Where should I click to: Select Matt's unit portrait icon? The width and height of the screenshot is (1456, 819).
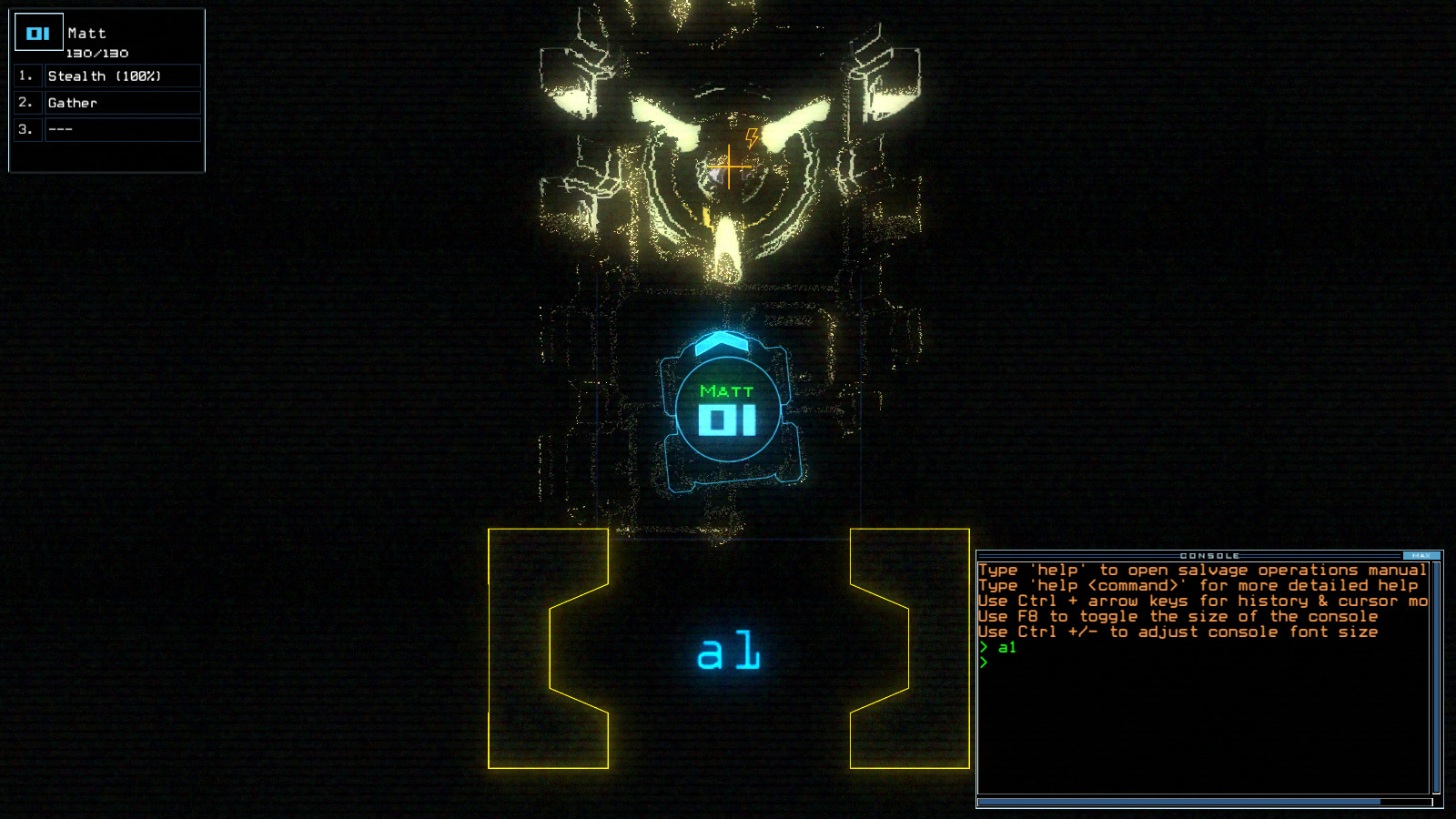click(37, 31)
